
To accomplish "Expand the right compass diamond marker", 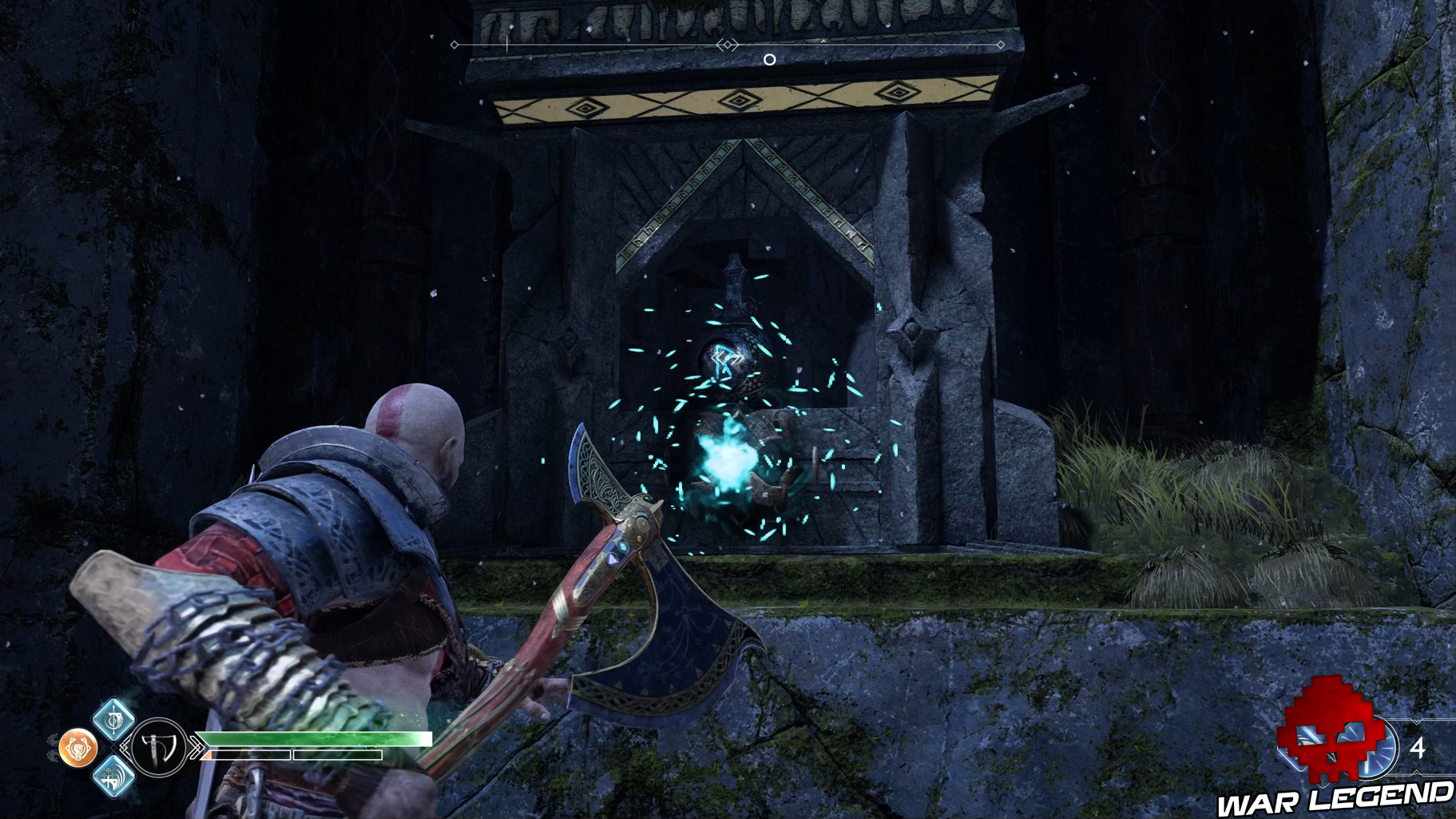I will tap(1001, 45).
